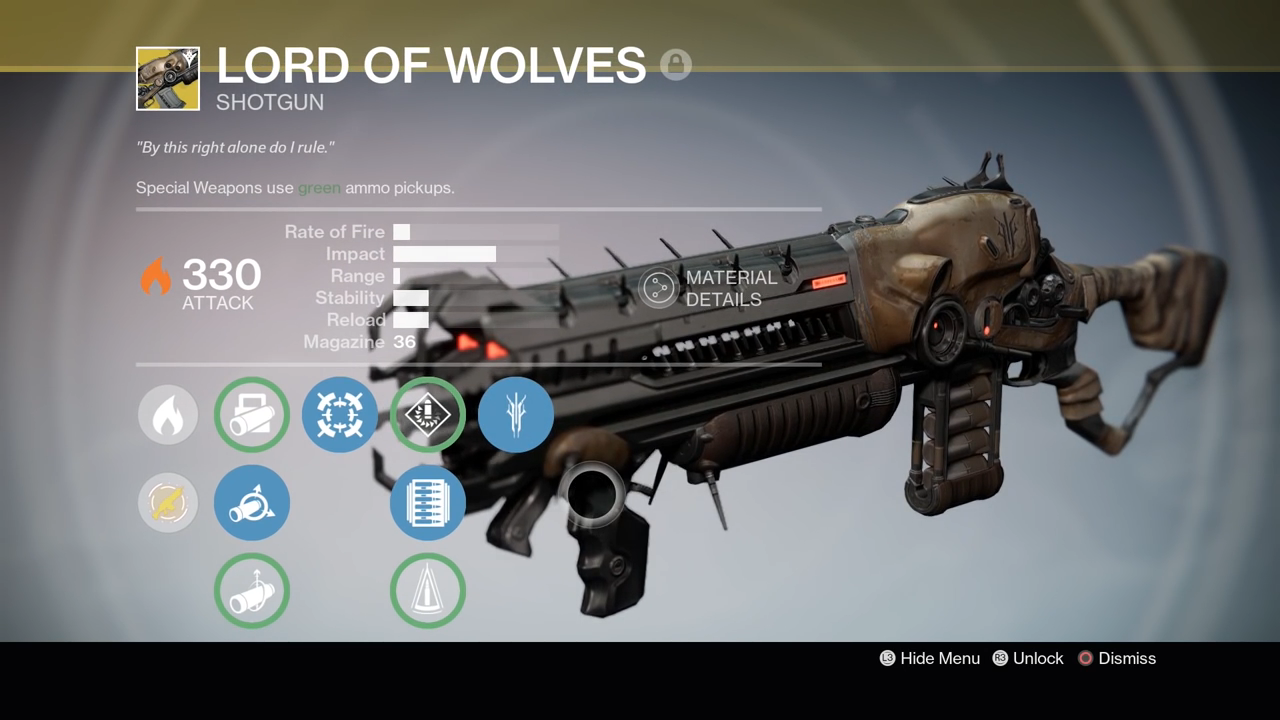The image size is (1280, 720).
Task: Select the exotic claw perk icon
Action: [515, 415]
